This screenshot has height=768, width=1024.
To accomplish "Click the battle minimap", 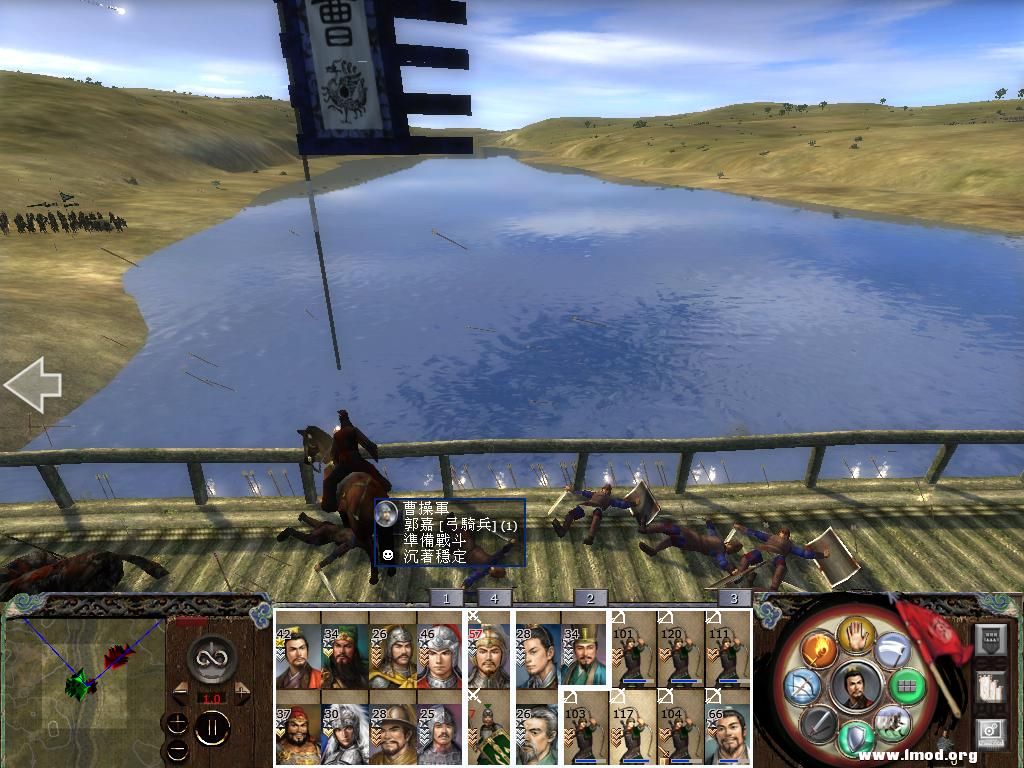I will tap(84, 686).
